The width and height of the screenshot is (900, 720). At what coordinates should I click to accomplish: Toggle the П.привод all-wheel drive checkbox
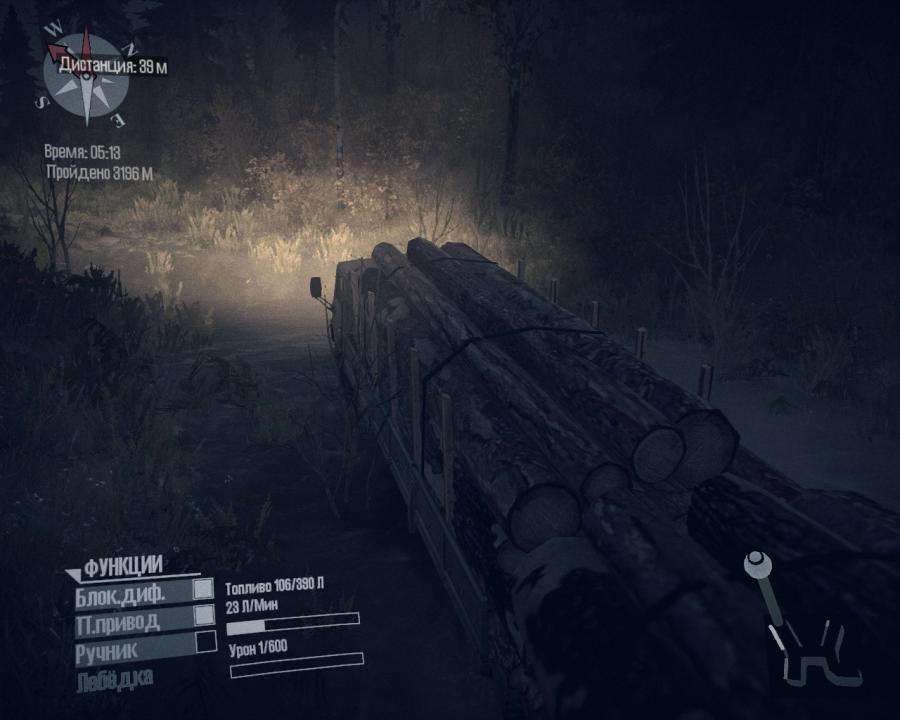pos(204,615)
